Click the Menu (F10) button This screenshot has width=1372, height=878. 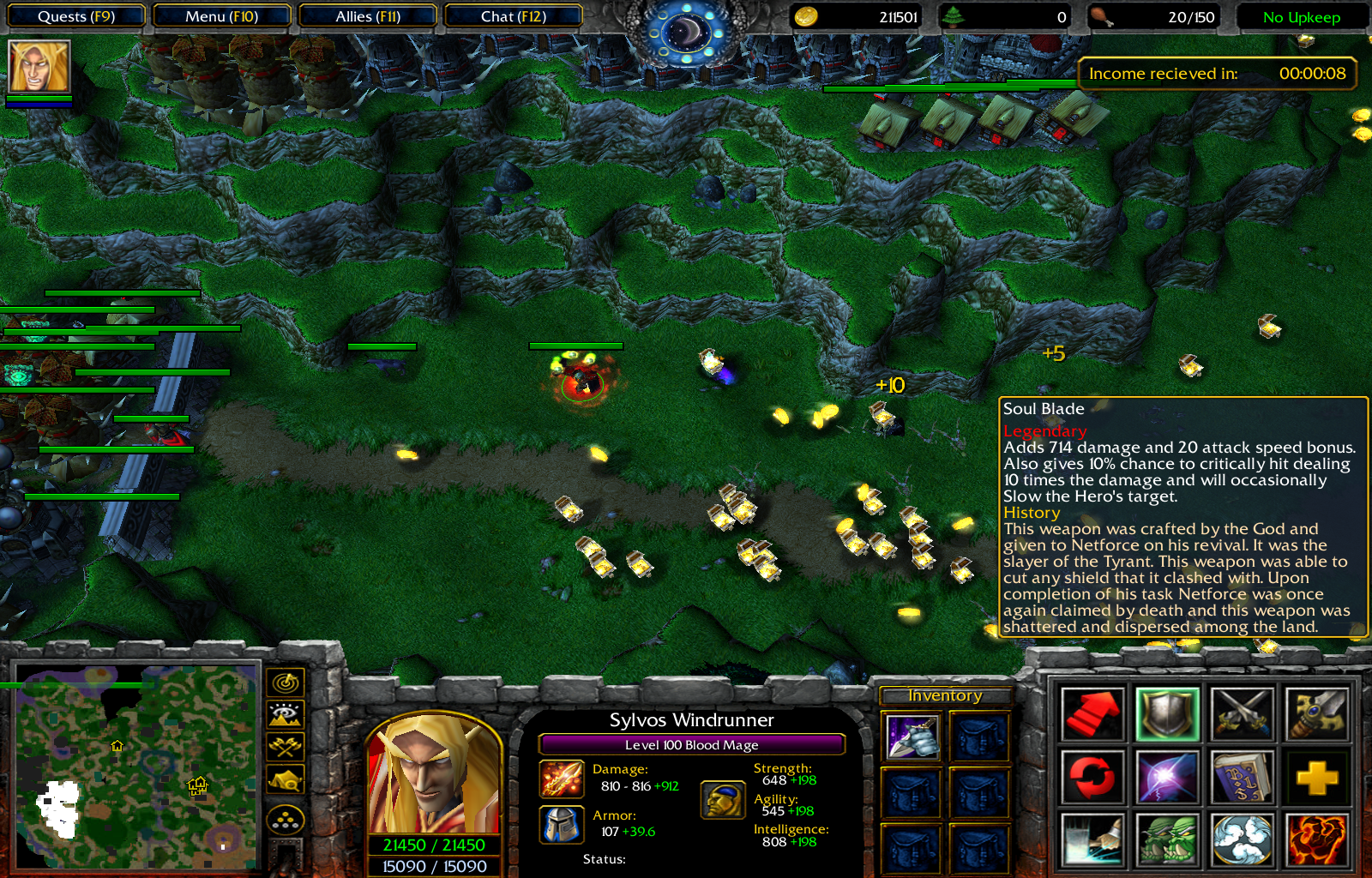222,15
